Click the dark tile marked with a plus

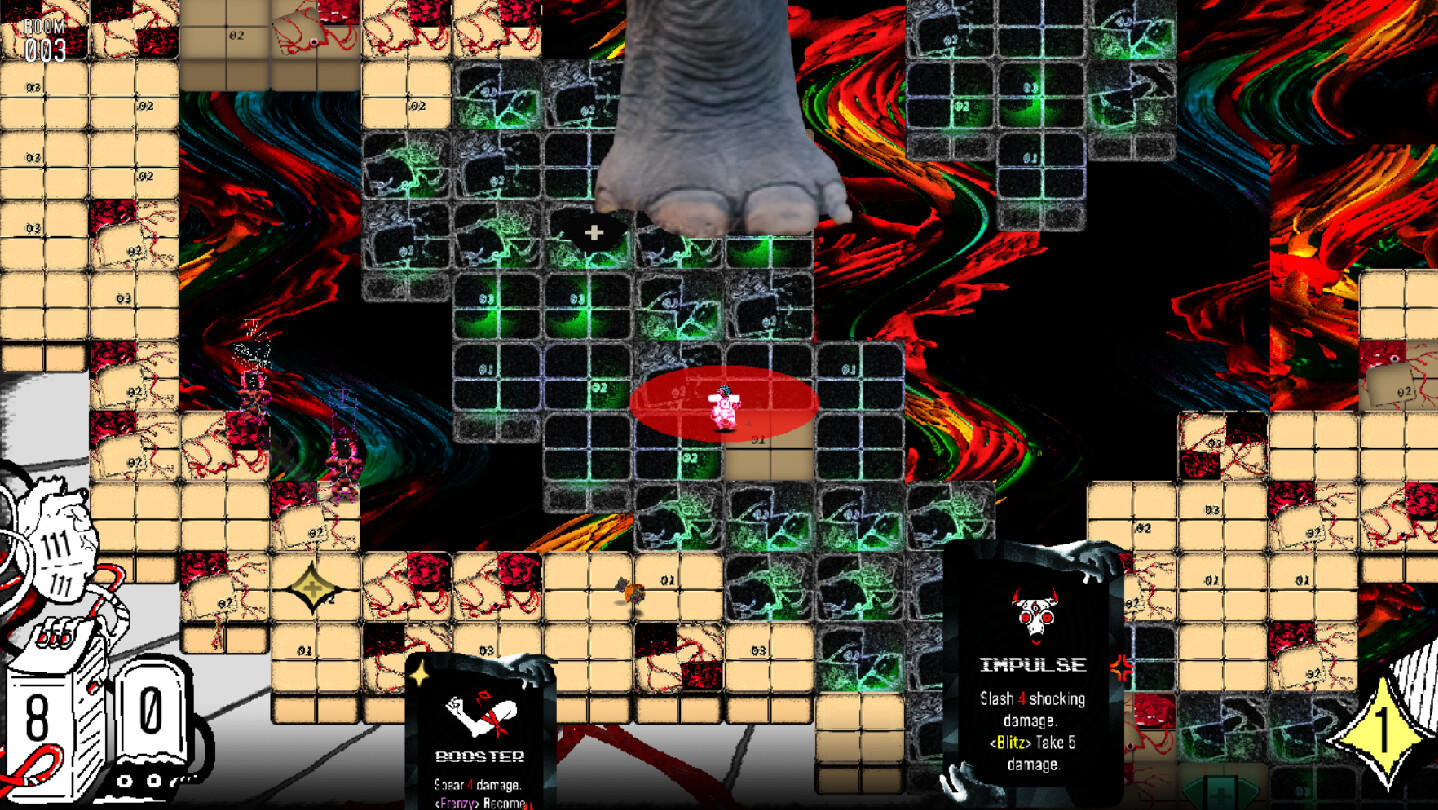595,231
